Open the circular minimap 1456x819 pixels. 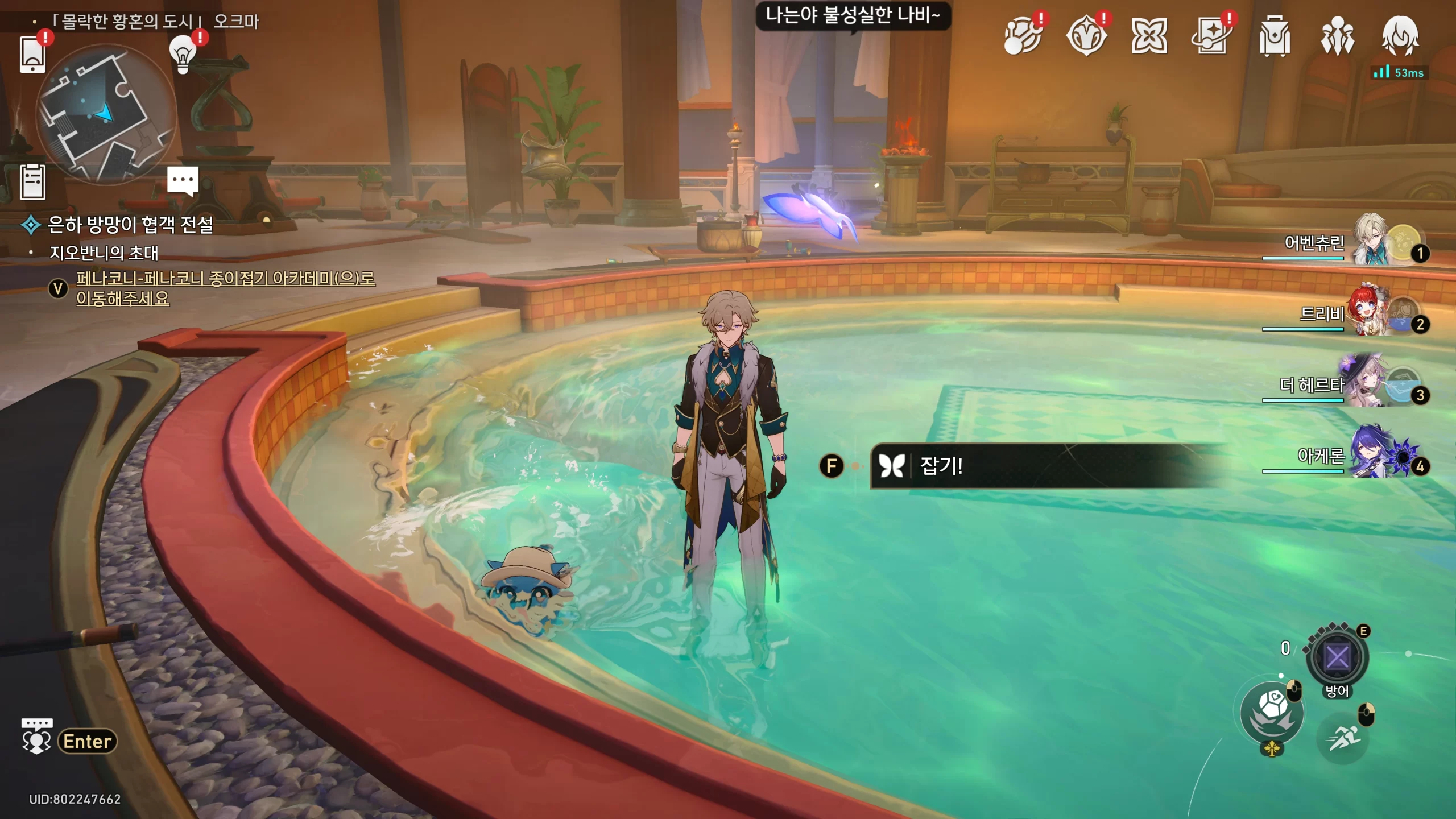tap(106, 115)
